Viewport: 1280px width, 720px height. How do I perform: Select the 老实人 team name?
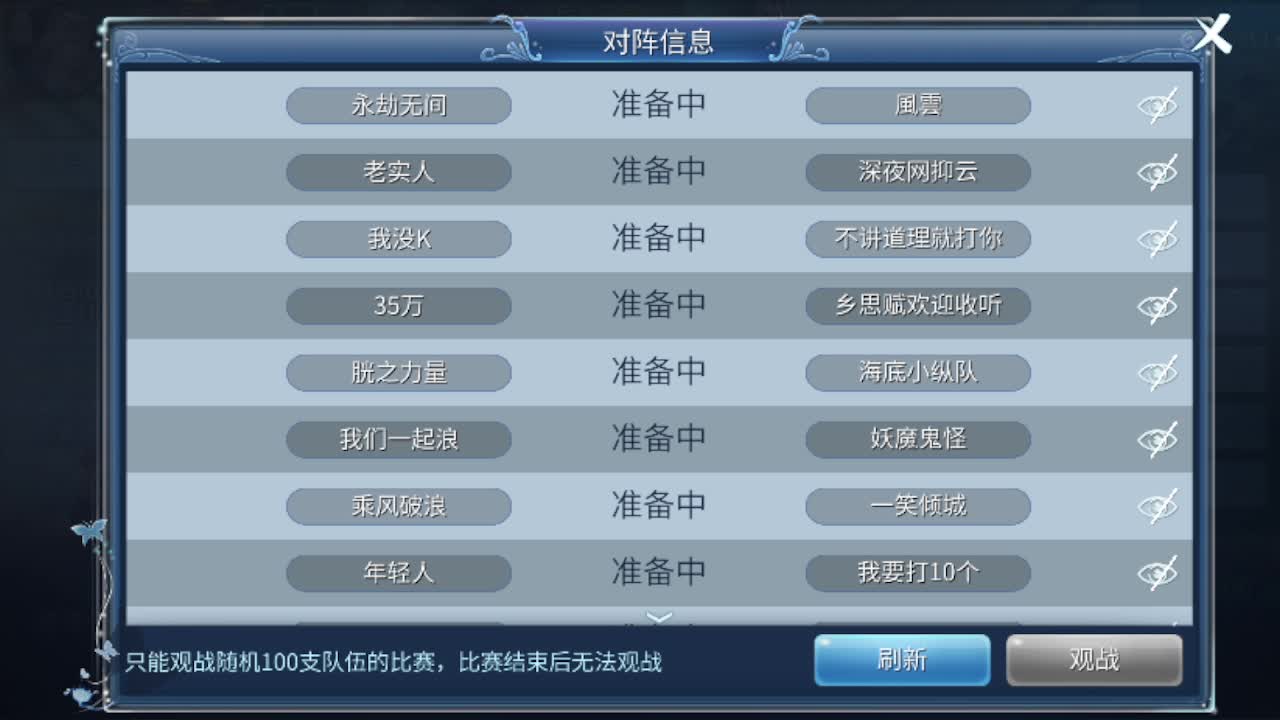click(x=398, y=172)
